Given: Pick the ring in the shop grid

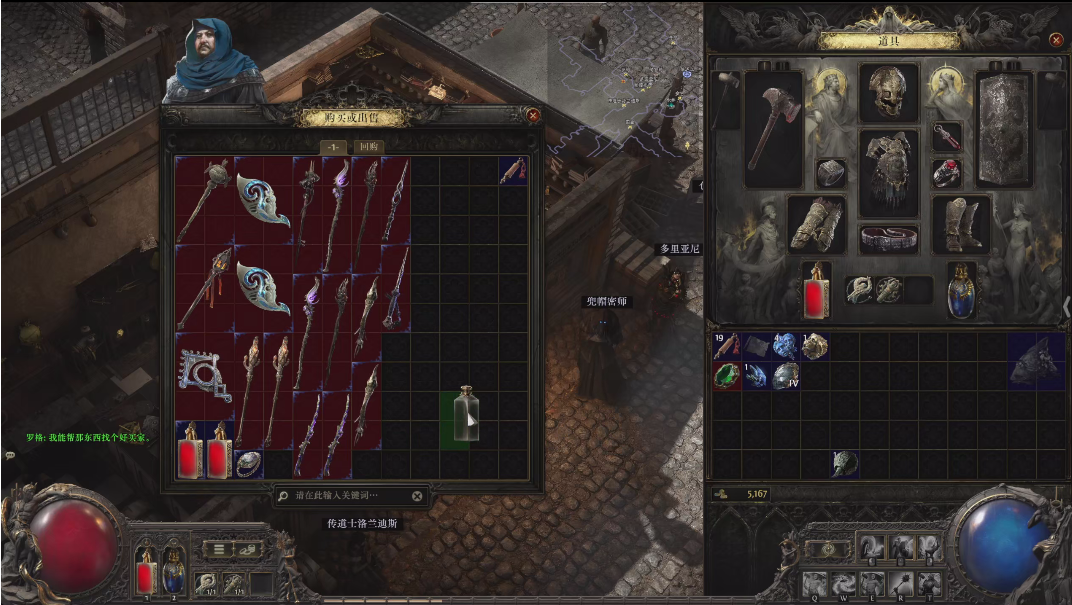Looking at the screenshot, I should tap(248, 464).
